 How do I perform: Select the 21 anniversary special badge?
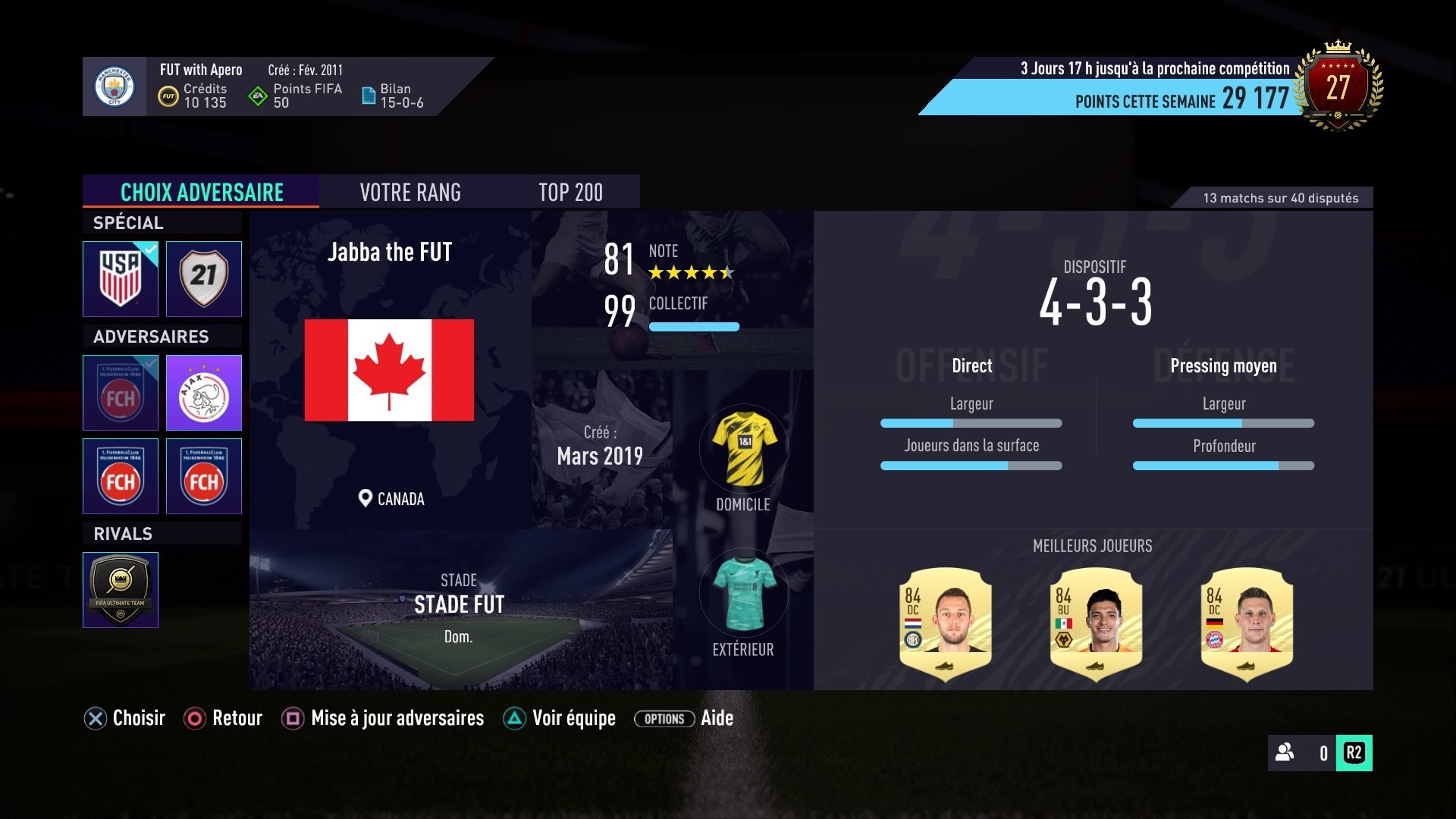click(x=203, y=279)
